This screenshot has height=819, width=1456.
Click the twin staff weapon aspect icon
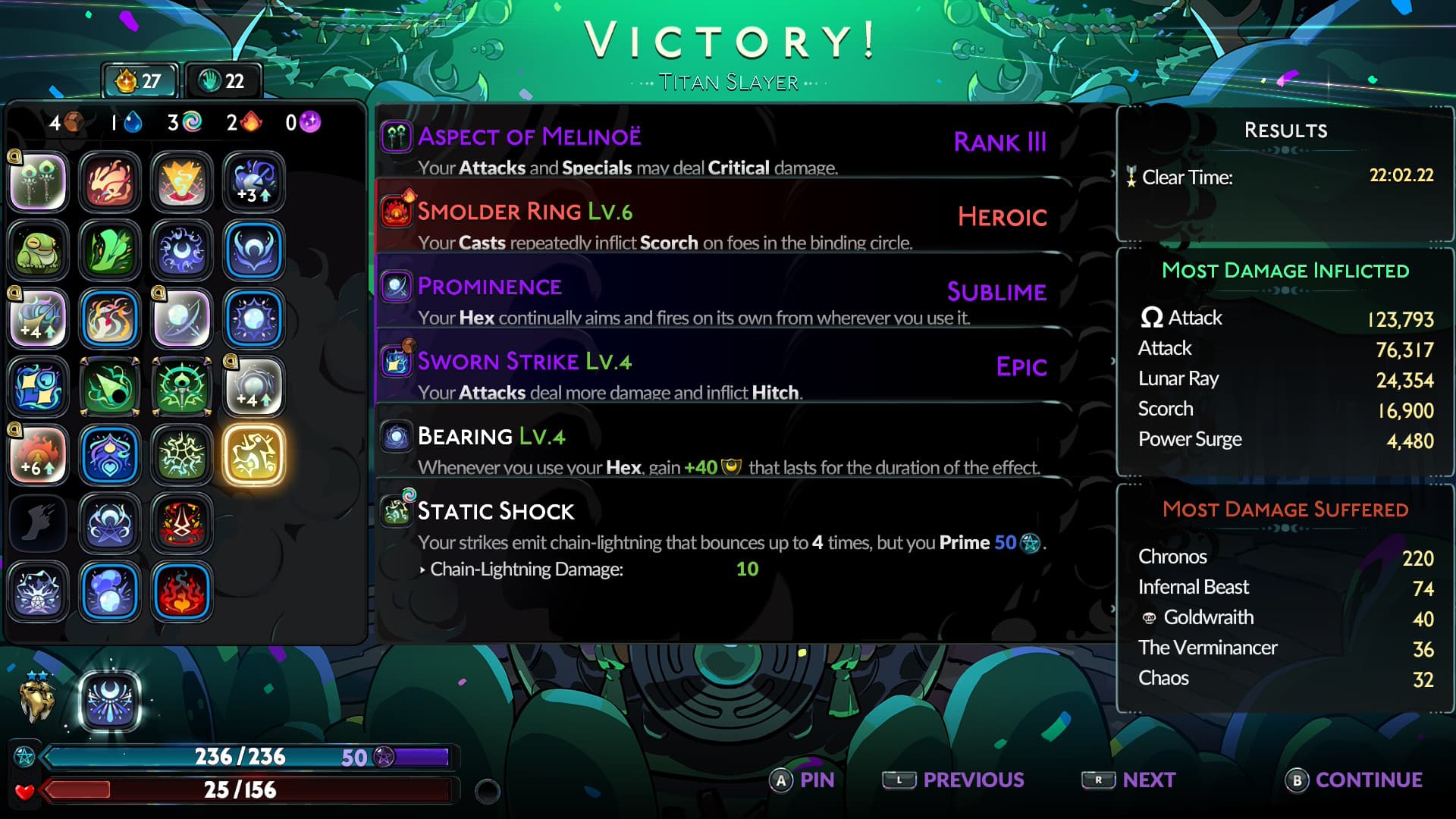38,182
